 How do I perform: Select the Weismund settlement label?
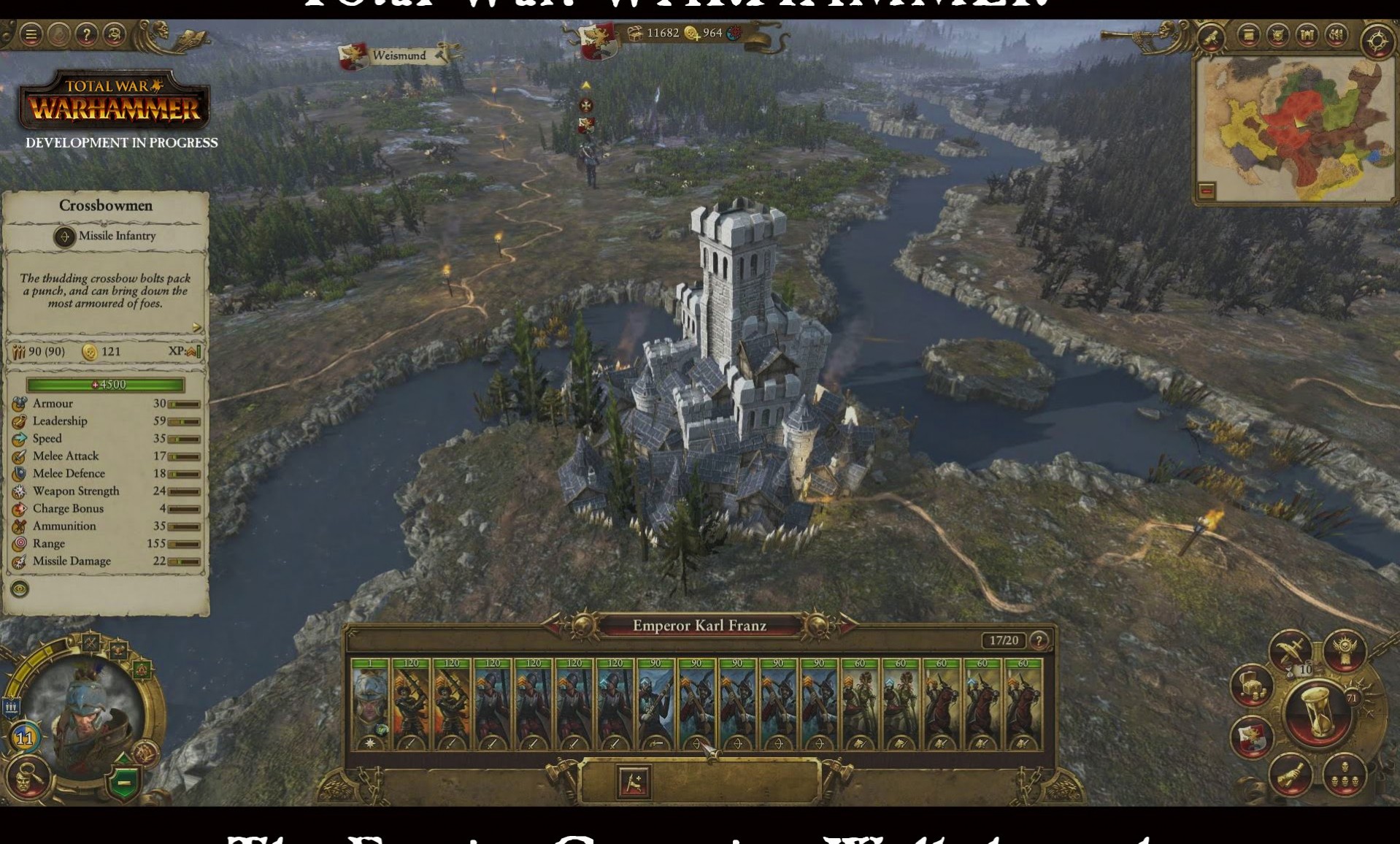click(x=398, y=55)
